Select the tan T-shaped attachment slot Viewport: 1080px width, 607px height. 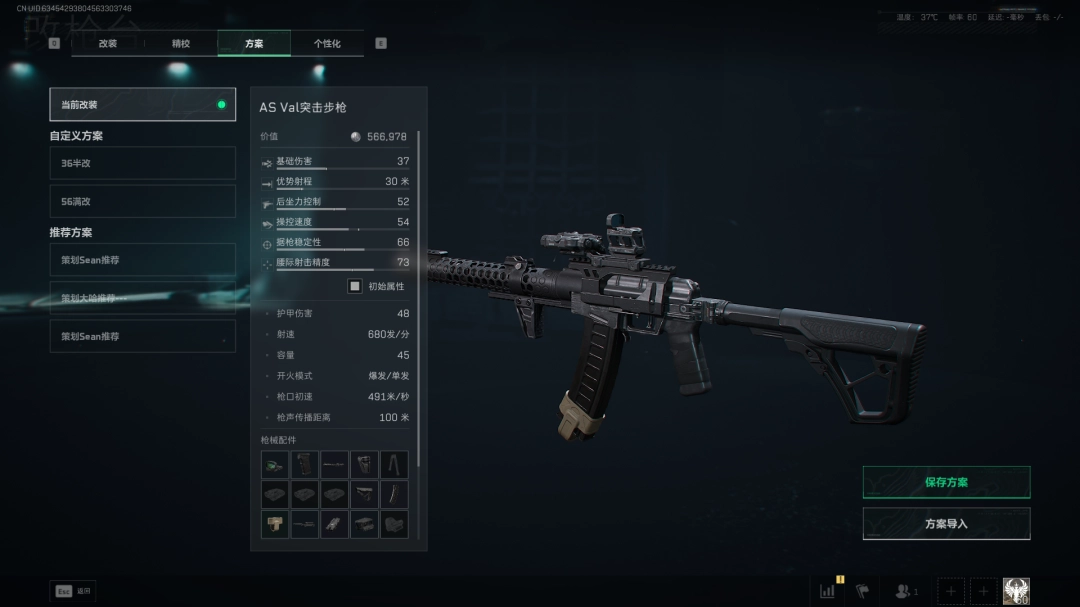tap(275, 524)
